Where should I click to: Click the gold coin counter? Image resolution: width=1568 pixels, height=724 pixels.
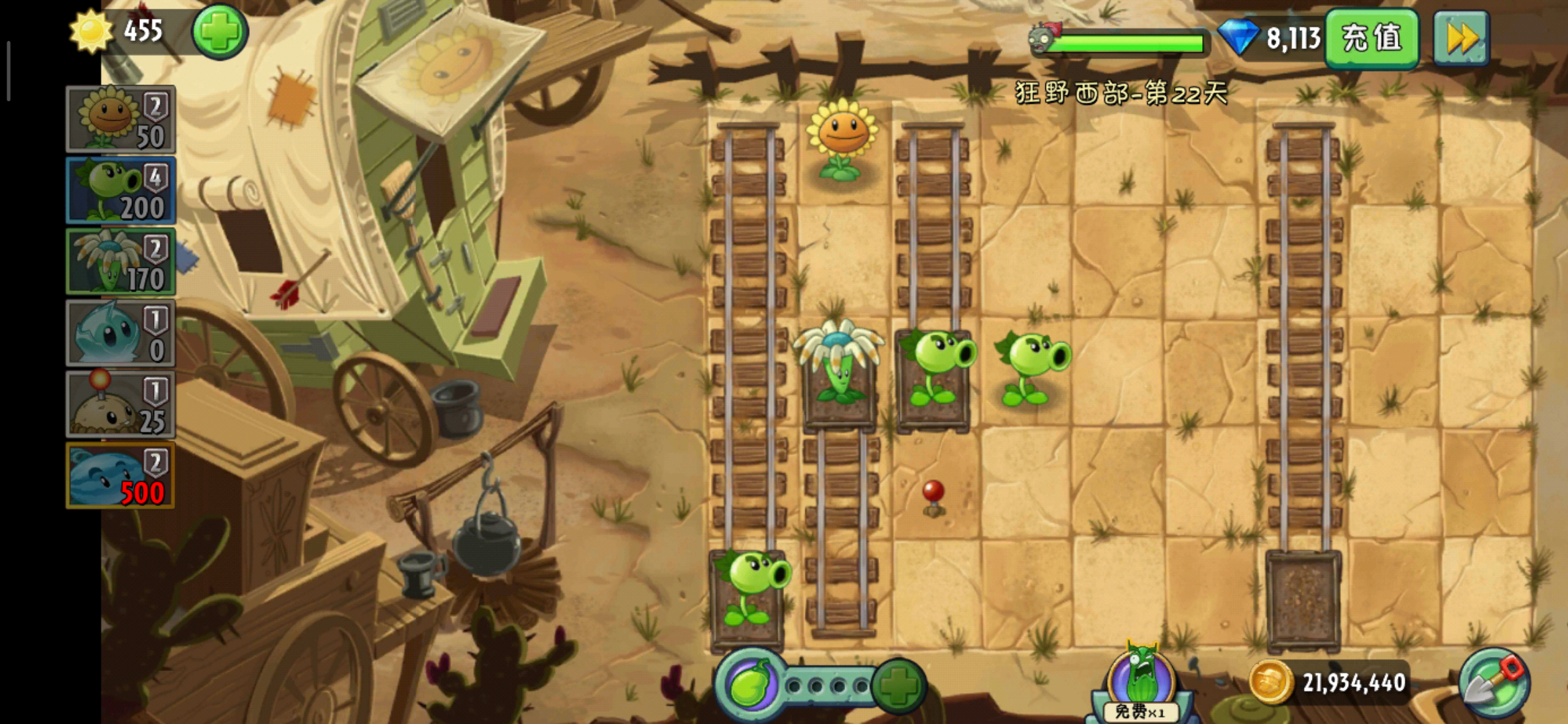point(1330,682)
